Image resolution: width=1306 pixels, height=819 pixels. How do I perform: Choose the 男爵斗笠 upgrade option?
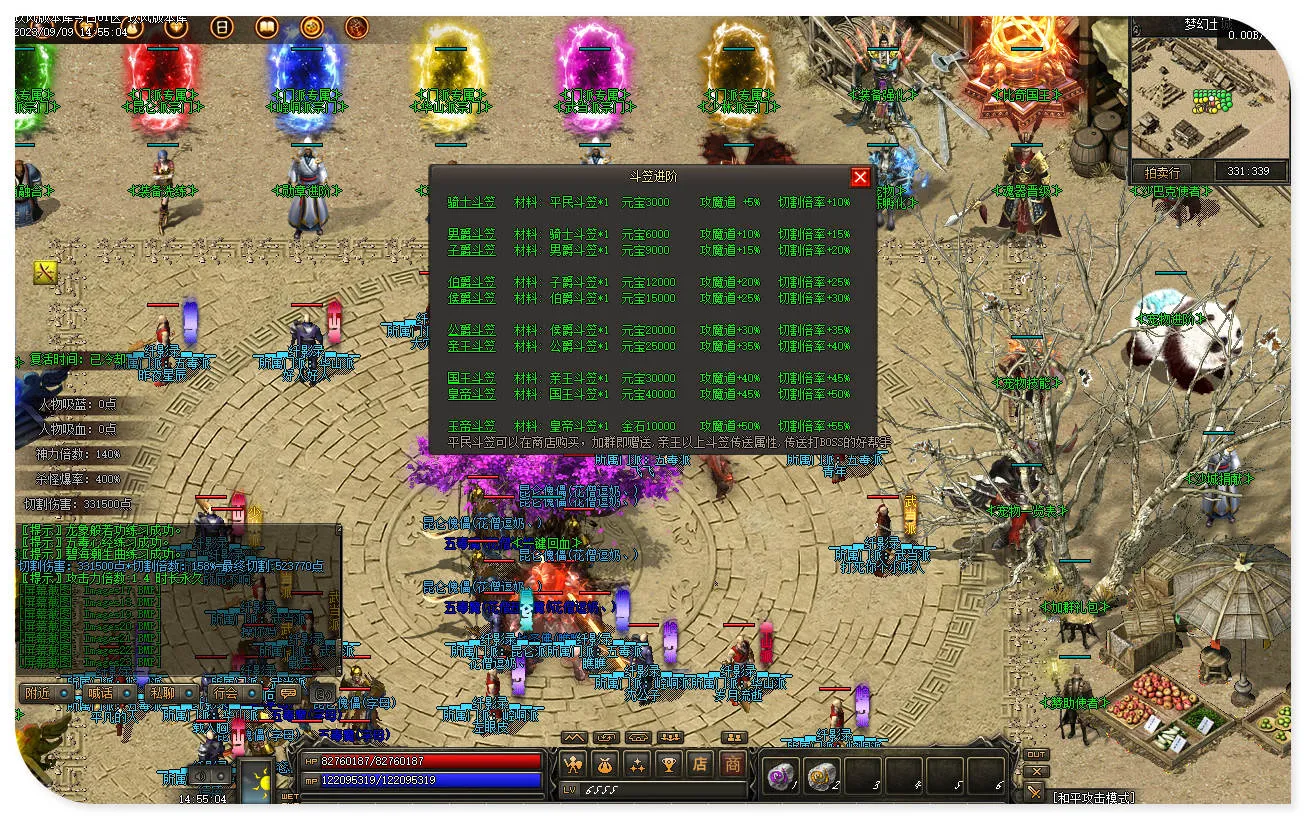click(x=471, y=234)
